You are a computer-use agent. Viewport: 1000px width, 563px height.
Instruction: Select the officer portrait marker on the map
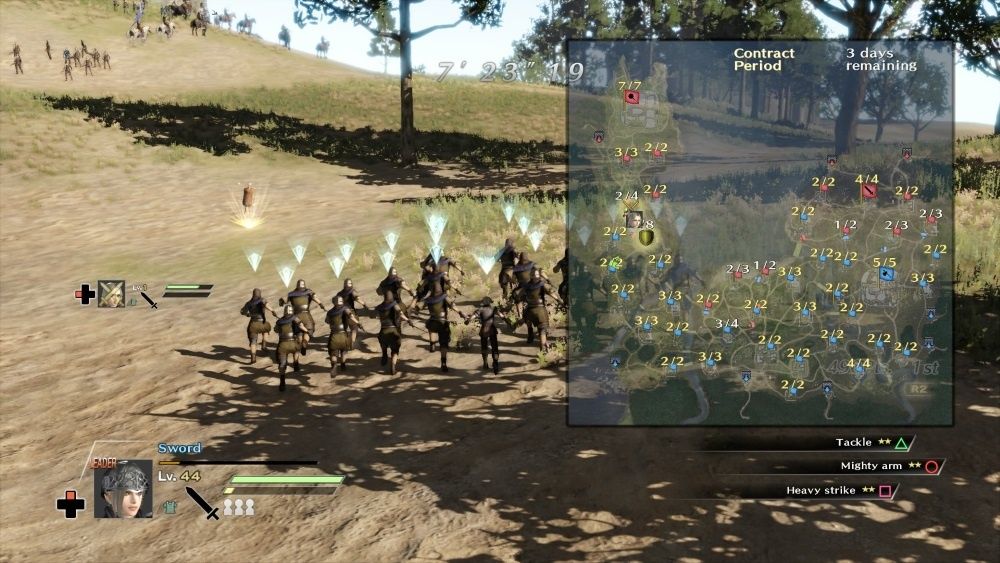[x=633, y=219]
